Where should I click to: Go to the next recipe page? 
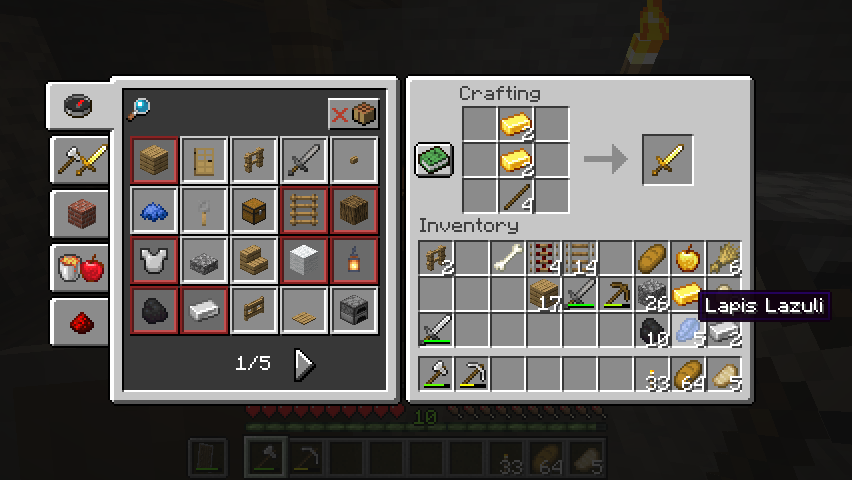click(304, 364)
